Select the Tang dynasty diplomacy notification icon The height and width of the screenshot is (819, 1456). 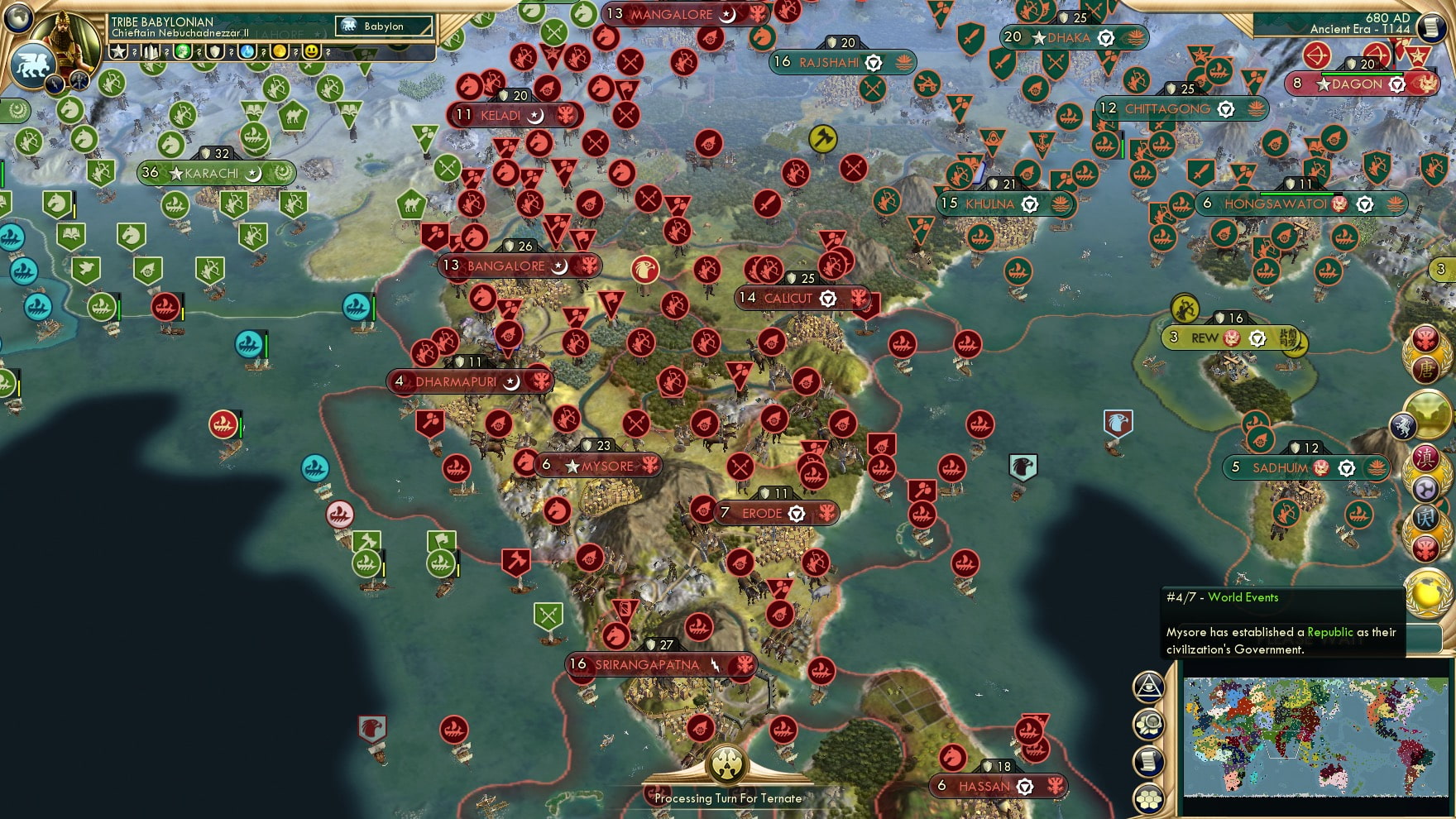1427,368
